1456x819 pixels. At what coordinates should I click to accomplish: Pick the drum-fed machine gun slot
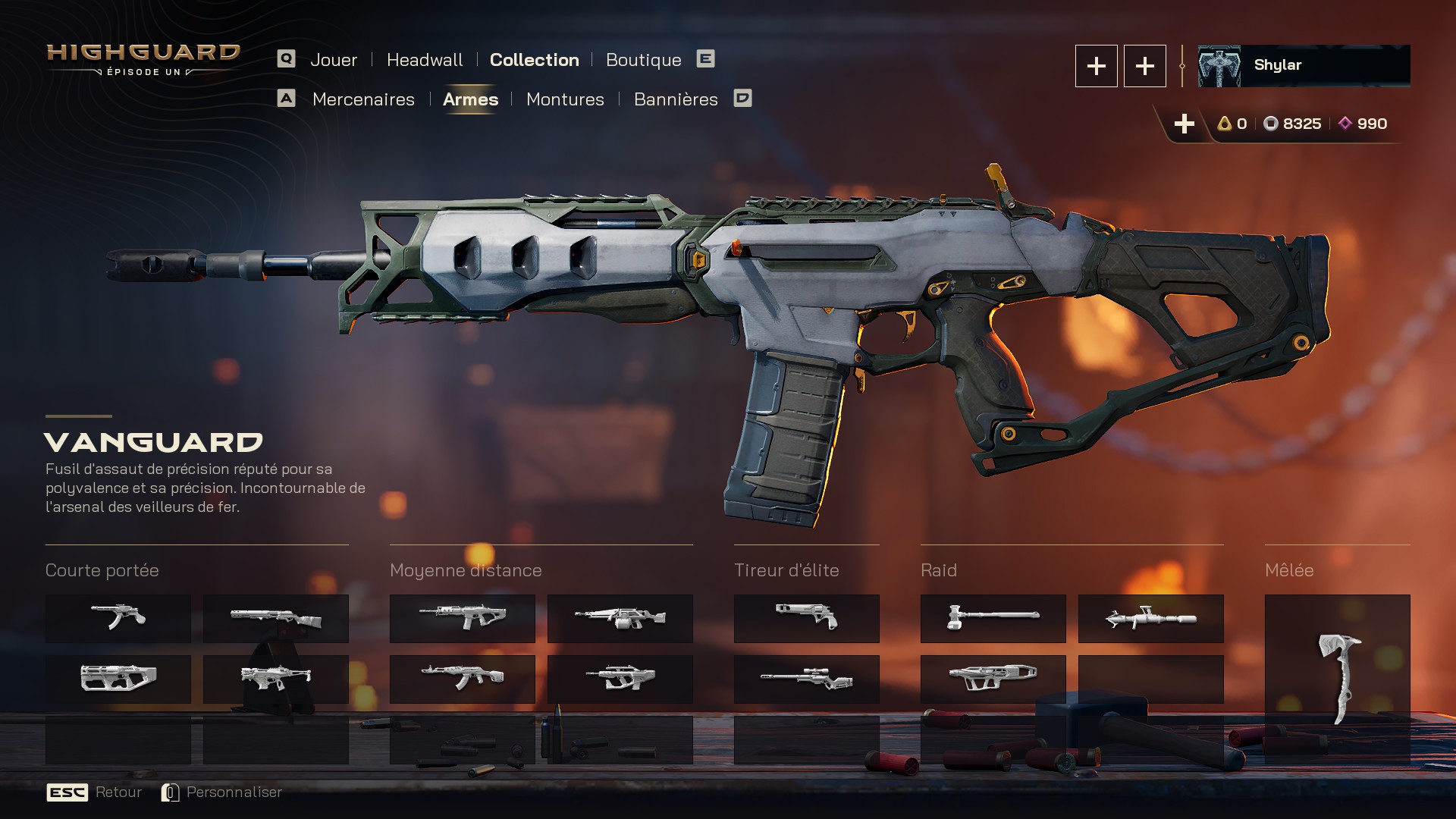click(620, 618)
